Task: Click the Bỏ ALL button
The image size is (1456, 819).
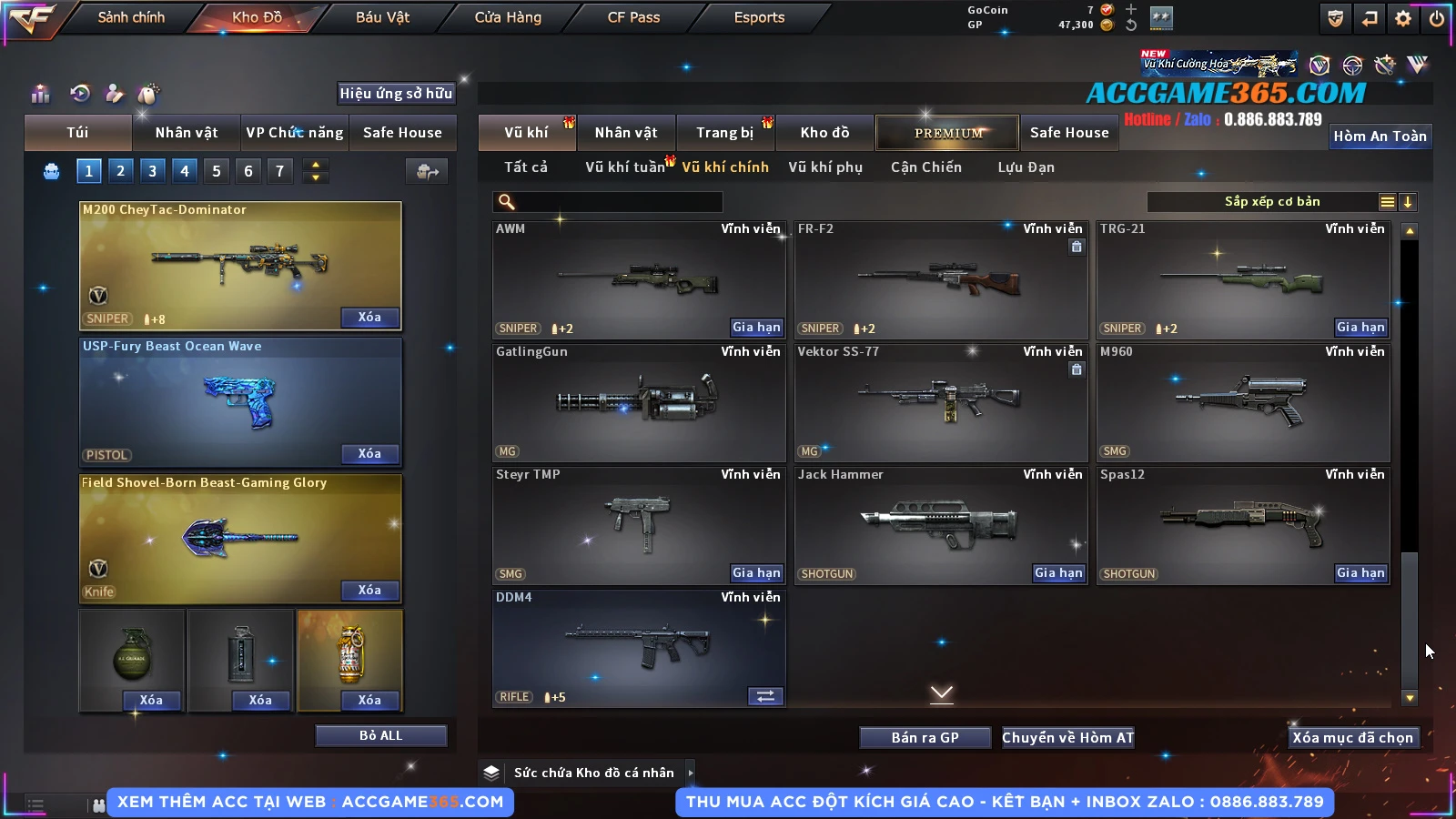Action: (380, 735)
